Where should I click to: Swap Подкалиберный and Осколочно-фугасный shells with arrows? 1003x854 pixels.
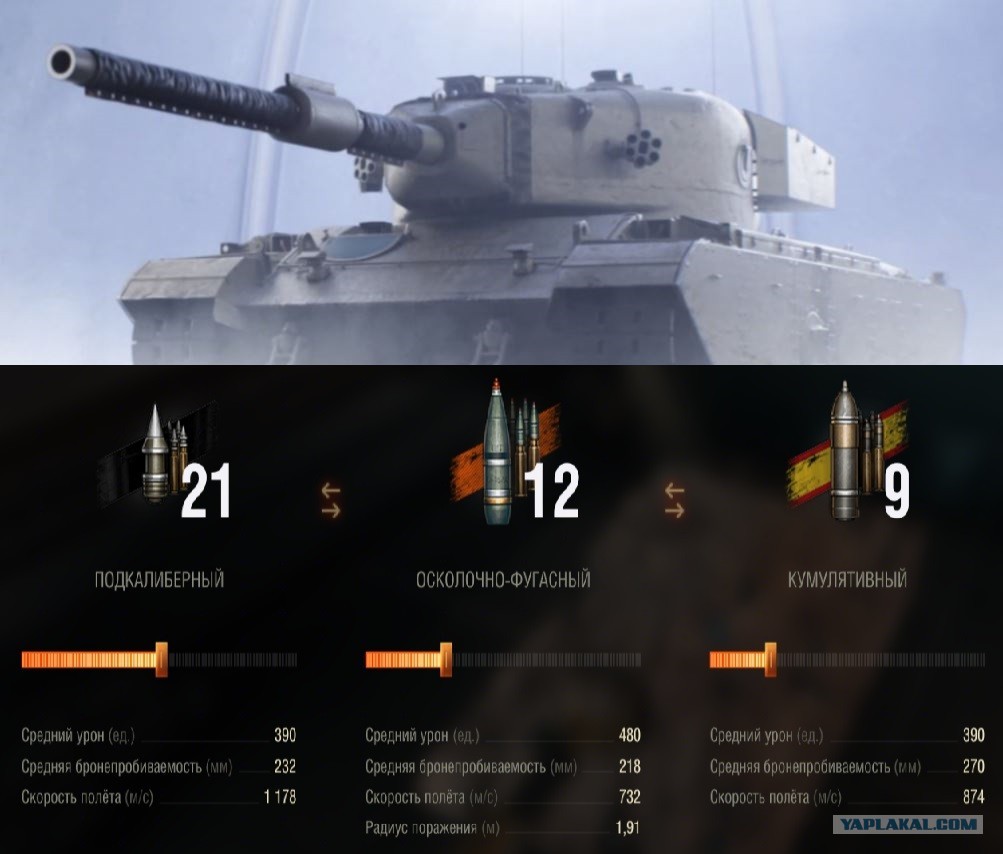tap(331, 499)
